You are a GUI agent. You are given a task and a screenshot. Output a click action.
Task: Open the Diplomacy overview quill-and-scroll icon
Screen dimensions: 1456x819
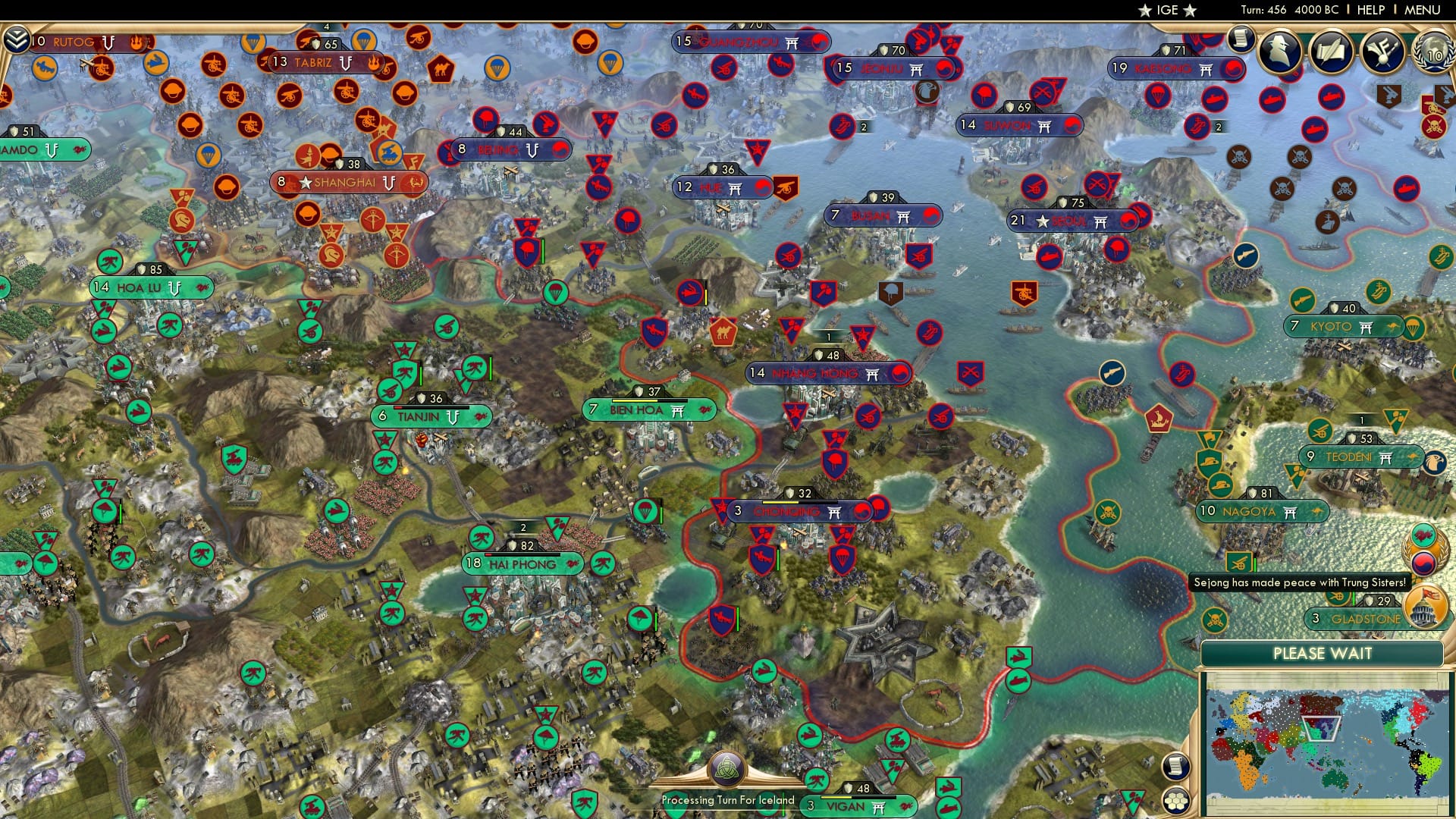click(1332, 52)
